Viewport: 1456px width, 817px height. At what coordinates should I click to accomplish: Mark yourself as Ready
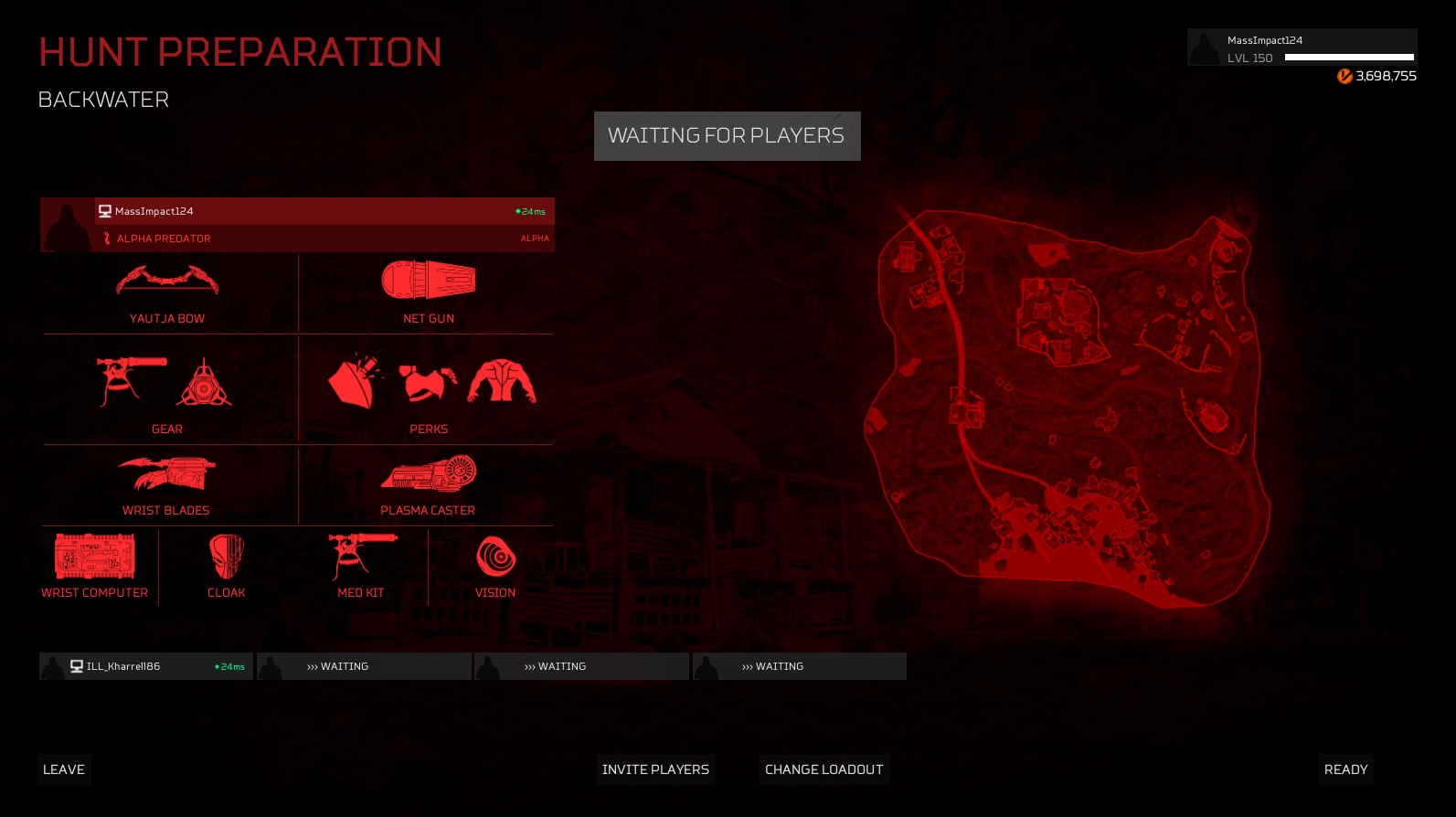coord(1345,769)
